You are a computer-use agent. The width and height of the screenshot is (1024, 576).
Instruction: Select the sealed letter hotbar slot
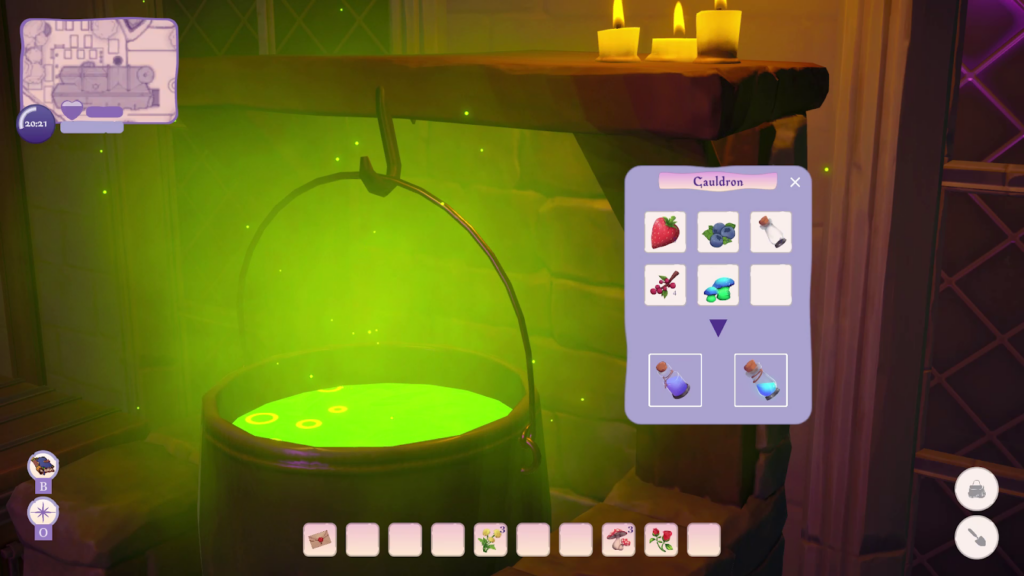point(320,540)
